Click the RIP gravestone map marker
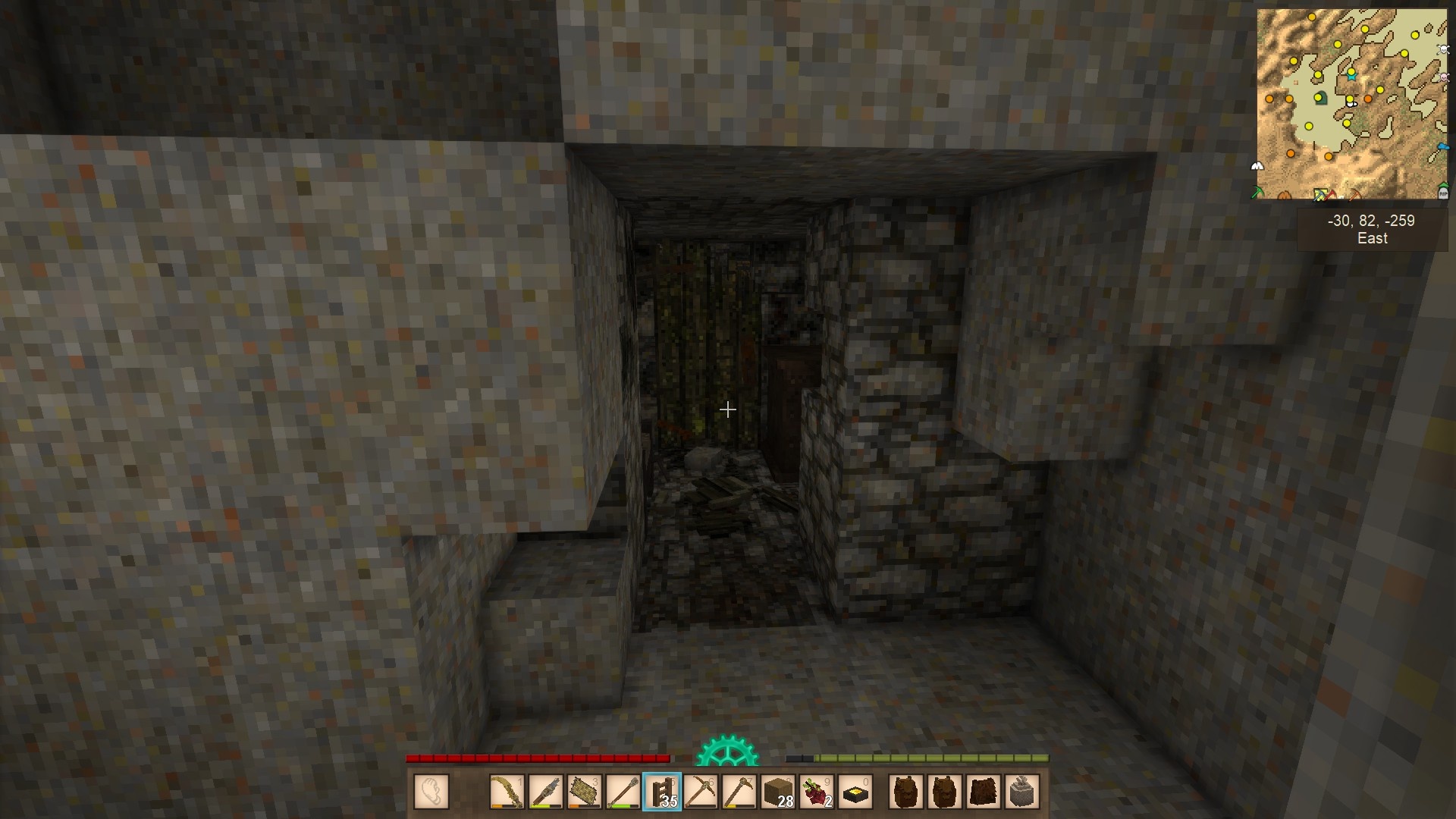1456x819 pixels. [1442, 193]
